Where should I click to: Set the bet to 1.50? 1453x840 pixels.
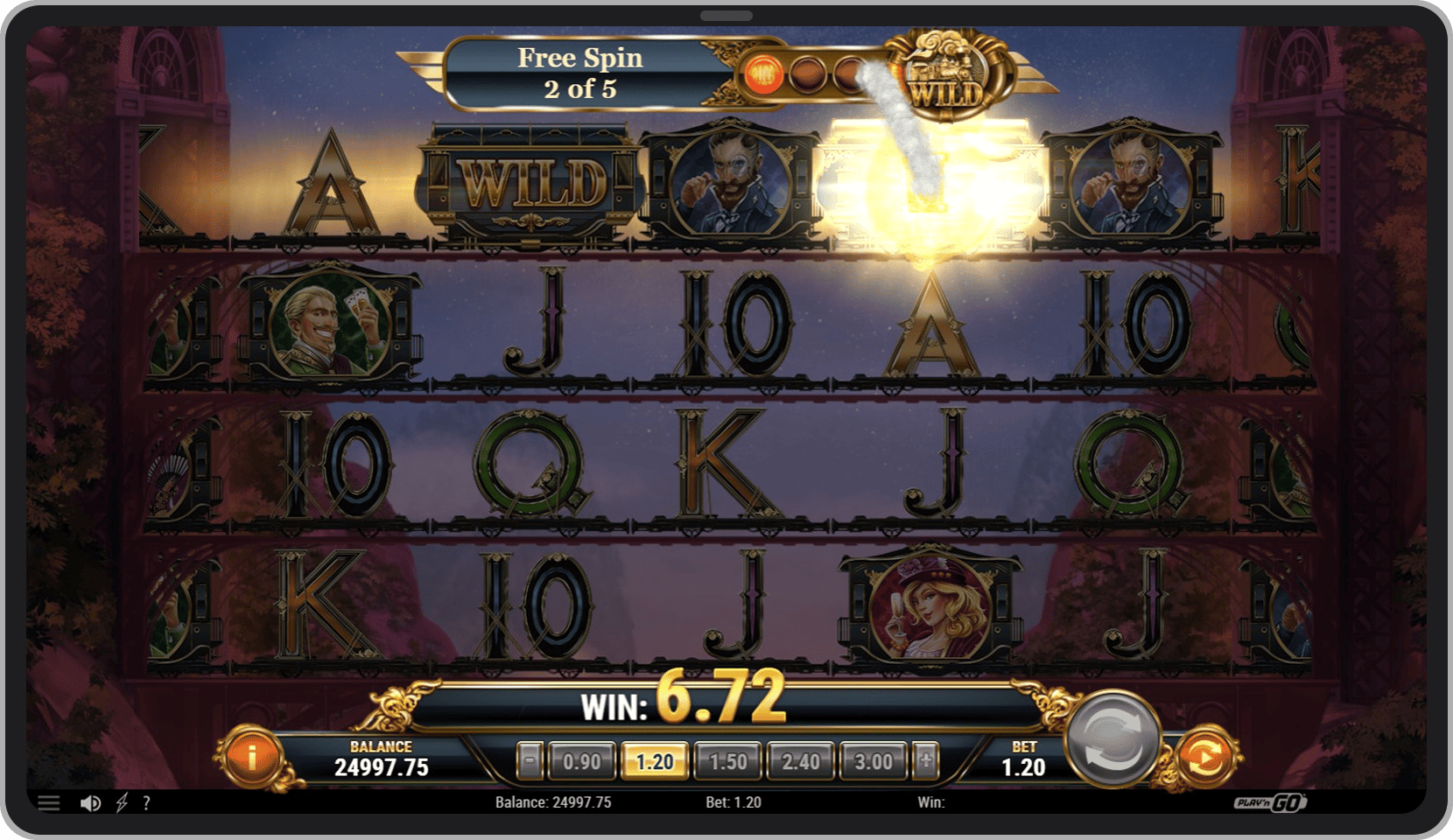pyautogui.click(x=727, y=761)
